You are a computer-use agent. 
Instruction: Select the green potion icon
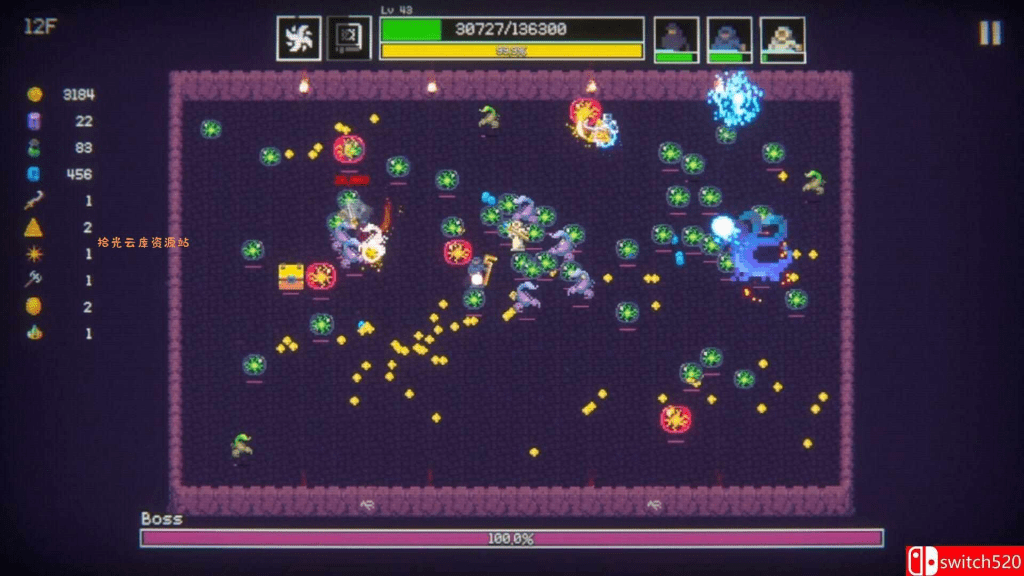[x=35, y=148]
